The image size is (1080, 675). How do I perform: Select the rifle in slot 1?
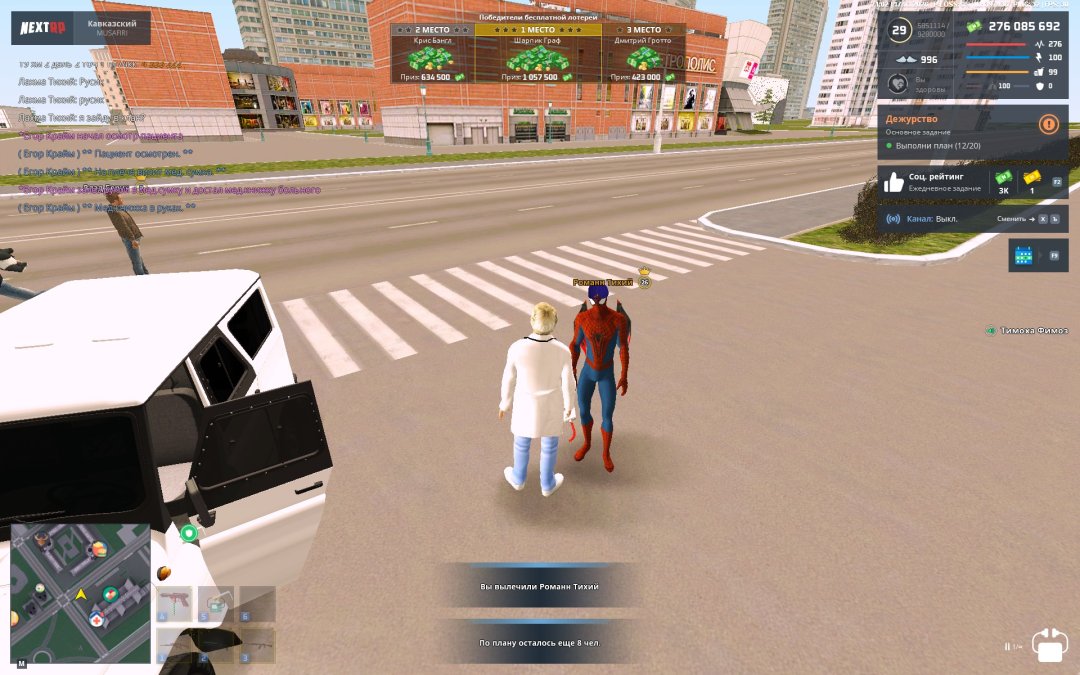174,645
